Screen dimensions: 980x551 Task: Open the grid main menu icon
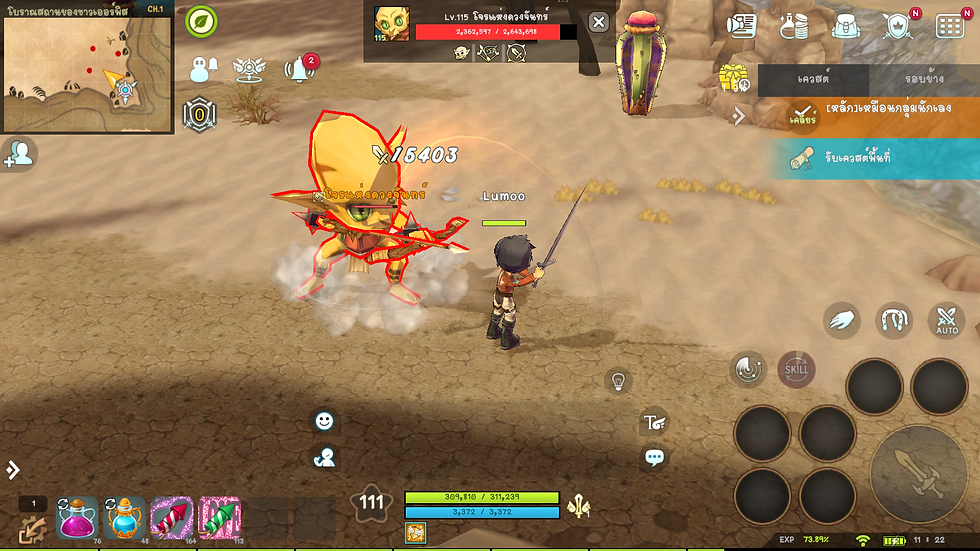950,27
